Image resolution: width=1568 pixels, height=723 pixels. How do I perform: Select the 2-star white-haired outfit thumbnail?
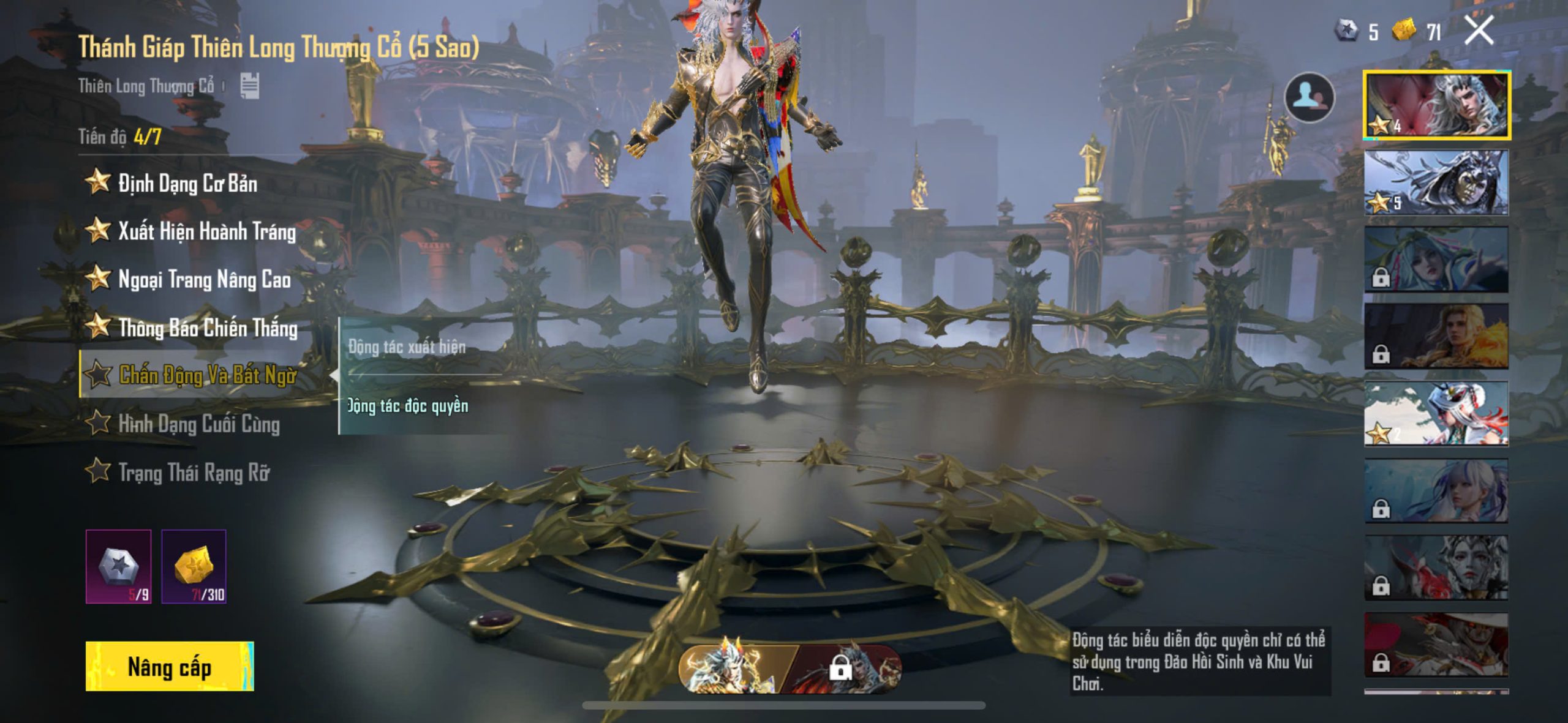pyautogui.click(x=1436, y=414)
